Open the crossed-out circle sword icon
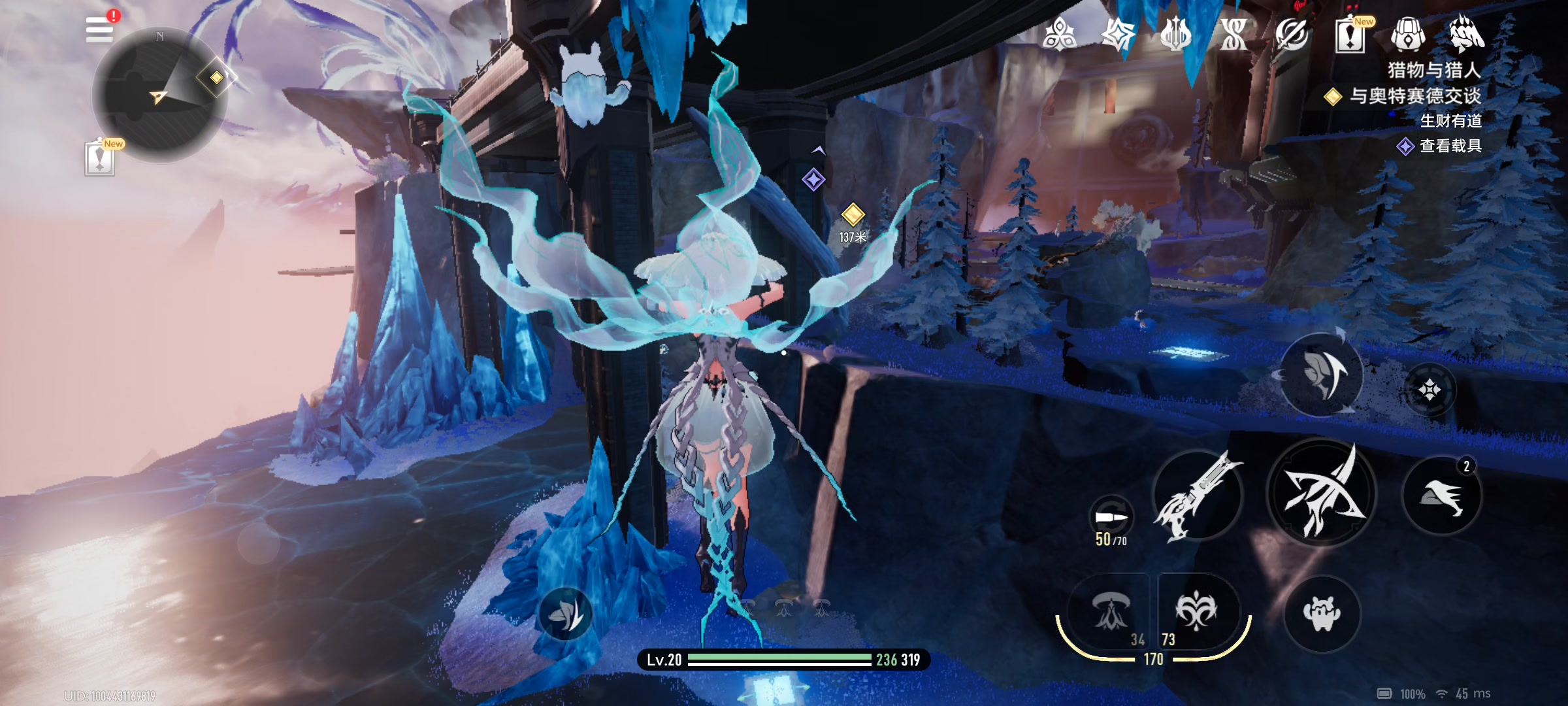The width and height of the screenshot is (1568, 706). tap(1292, 35)
